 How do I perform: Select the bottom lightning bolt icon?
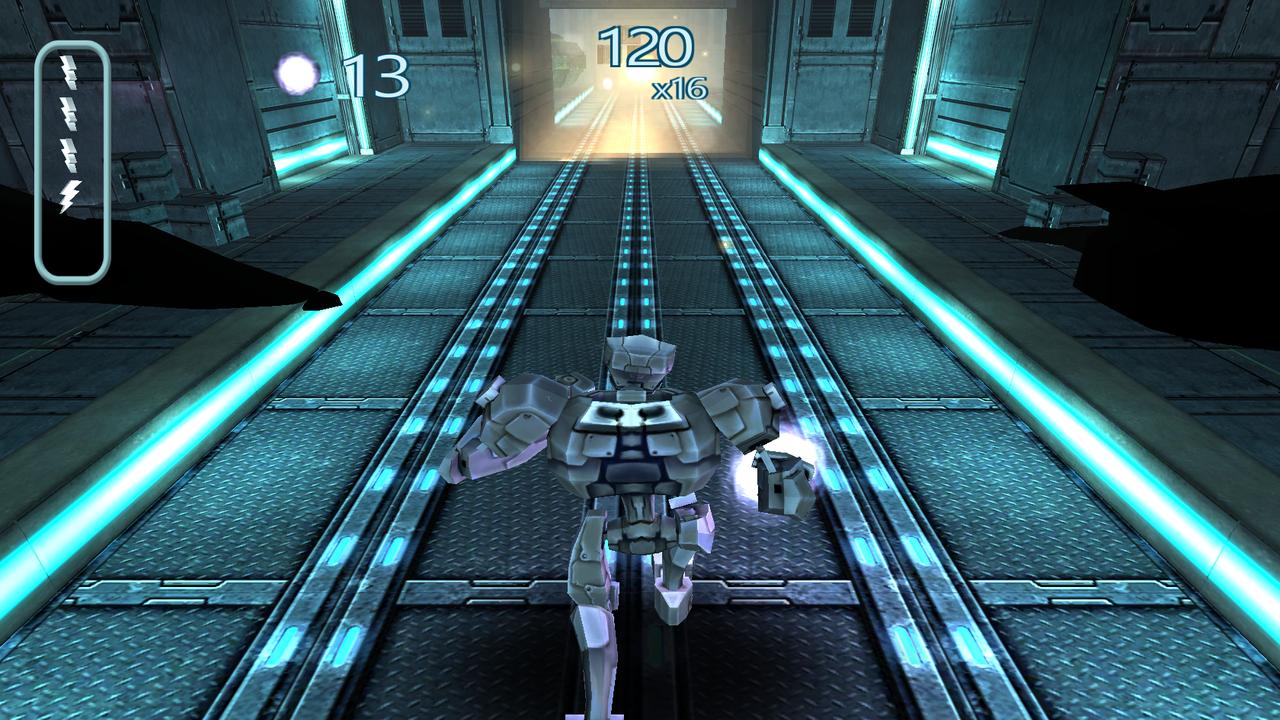click(70, 193)
